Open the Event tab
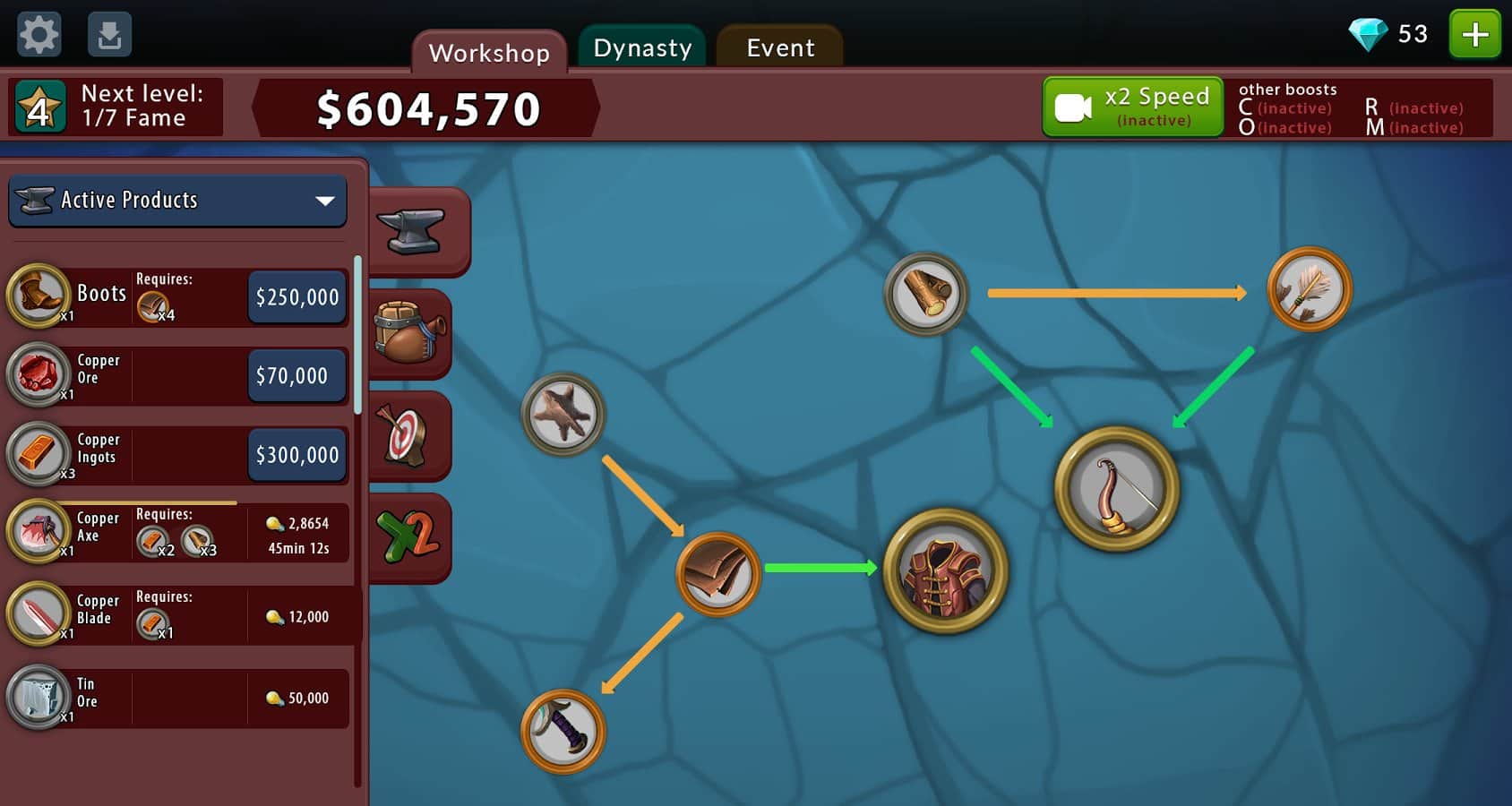Image resolution: width=1512 pixels, height=806 pixels. pos(778,47)
